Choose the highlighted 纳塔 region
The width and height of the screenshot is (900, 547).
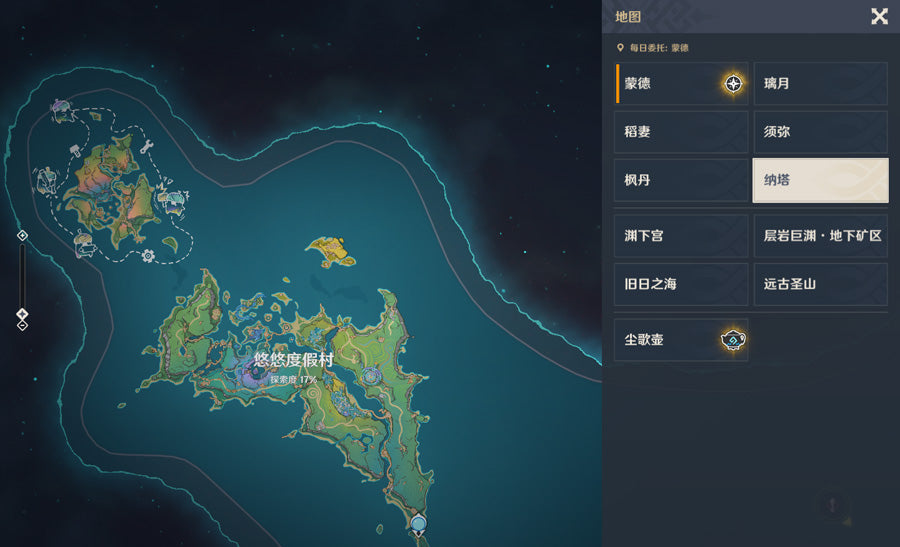tap(820, 181)
